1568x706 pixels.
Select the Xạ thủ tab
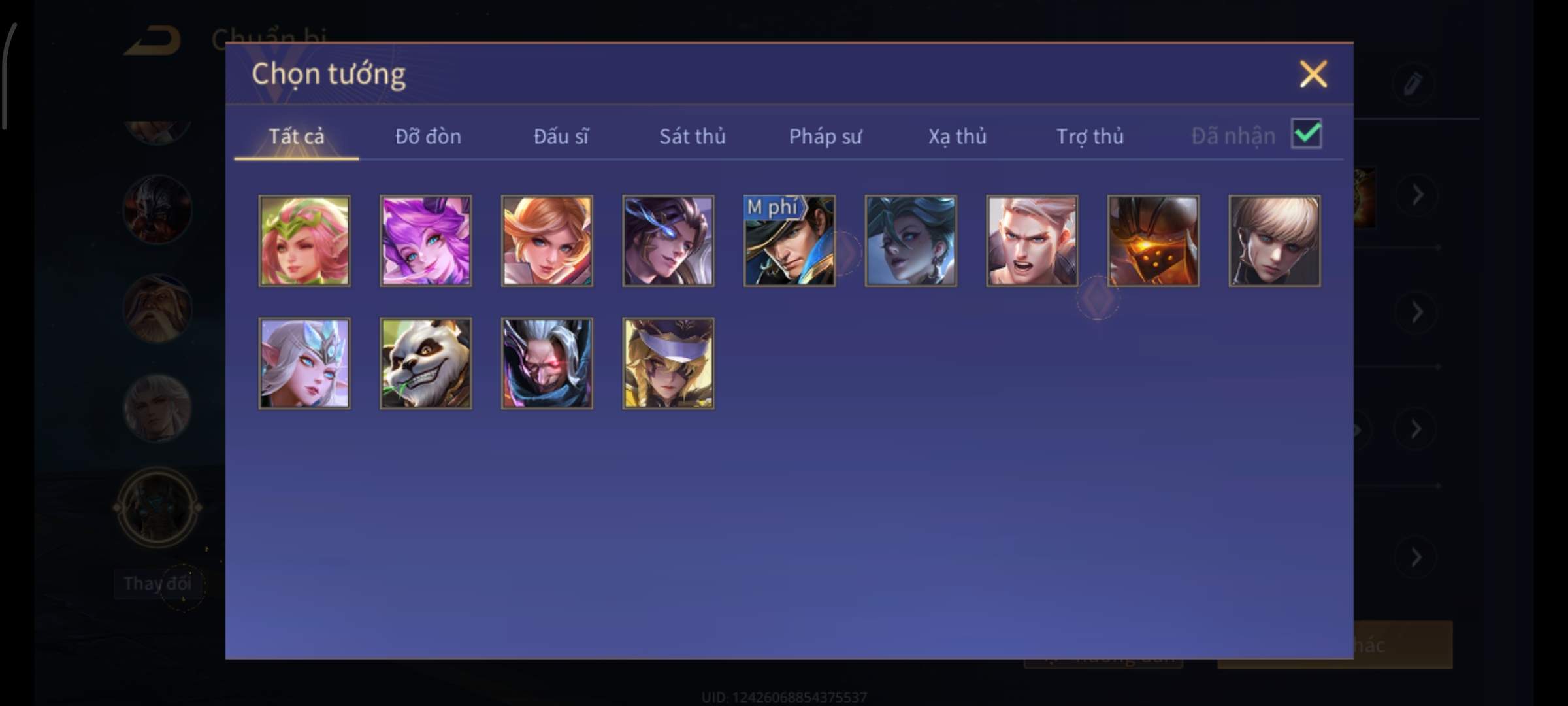(957, 136)
